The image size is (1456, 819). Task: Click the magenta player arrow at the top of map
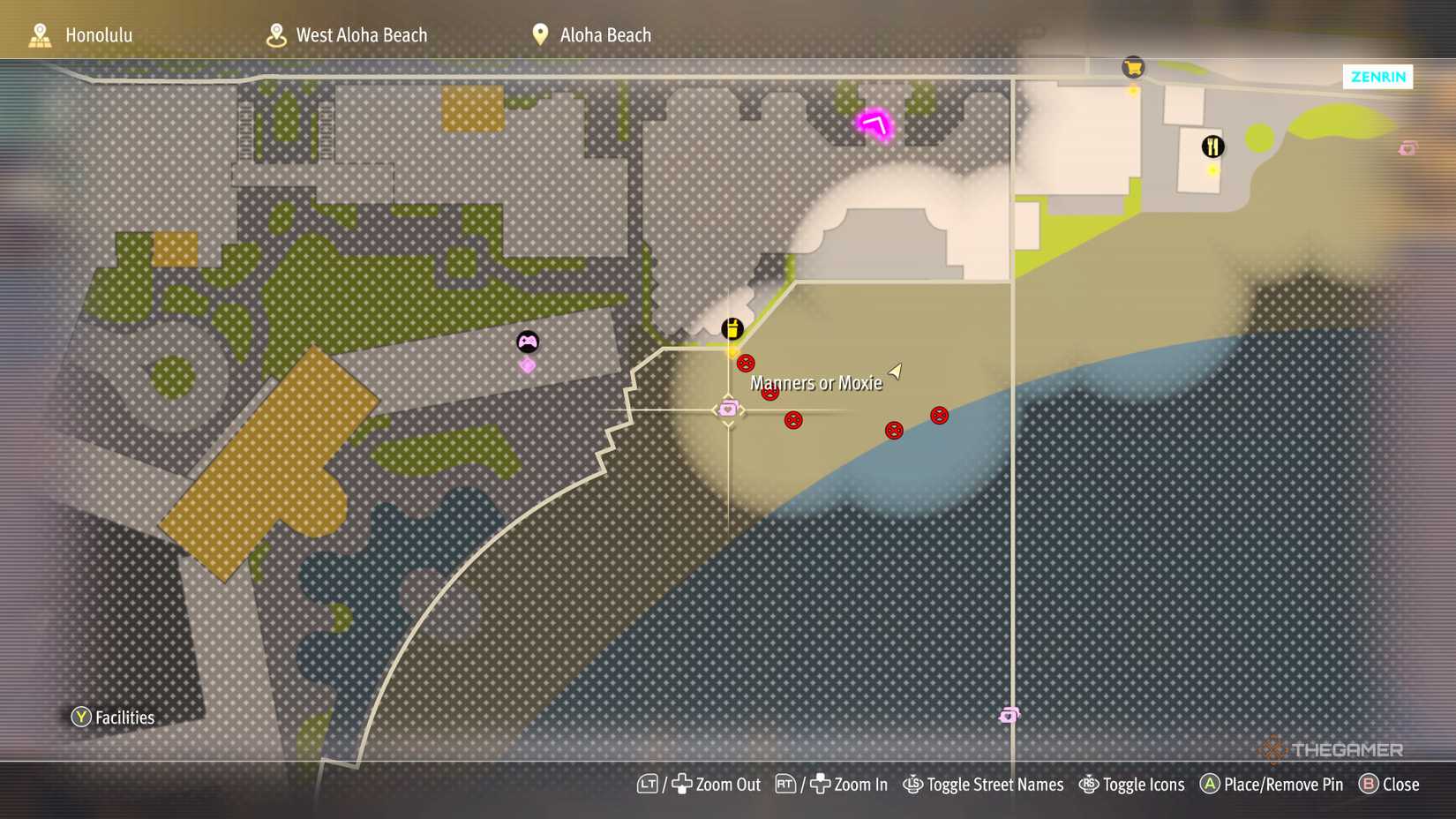pyautogui.click(x=875, y=124)
